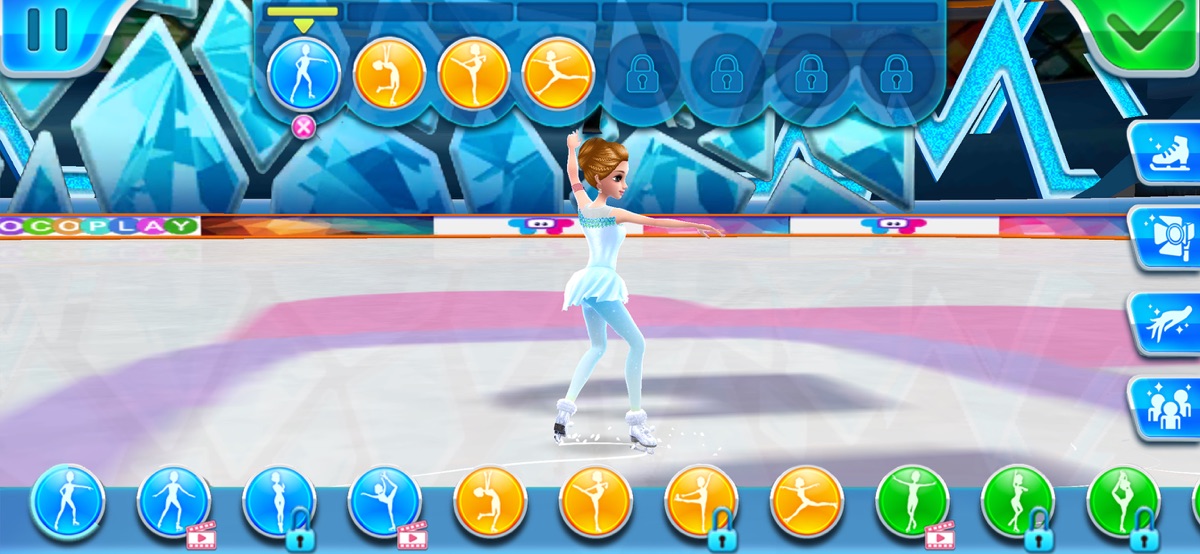Tap the locked green arm-raised pose
This screenshot has width=1200, height=554.
point(1018,502)
